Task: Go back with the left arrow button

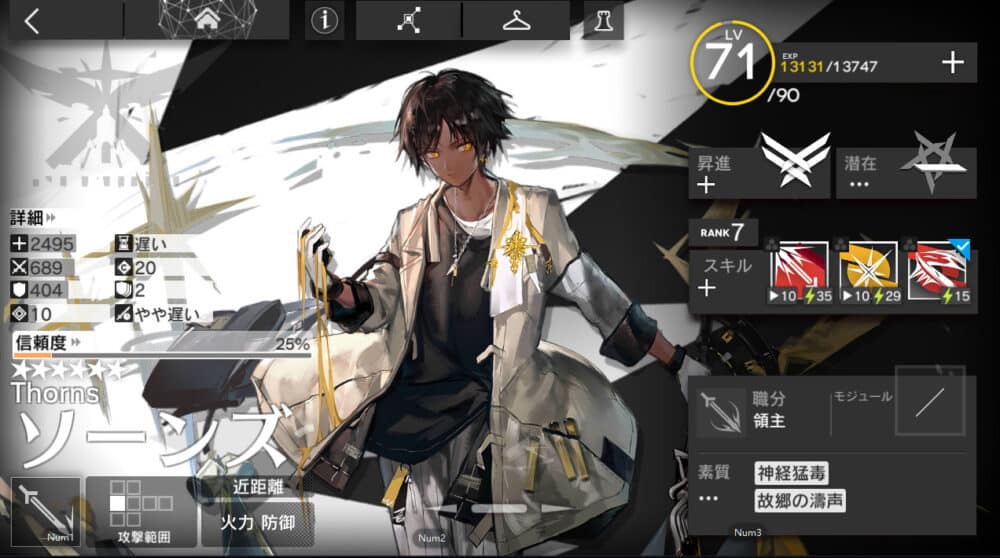Action: point(33,21)
